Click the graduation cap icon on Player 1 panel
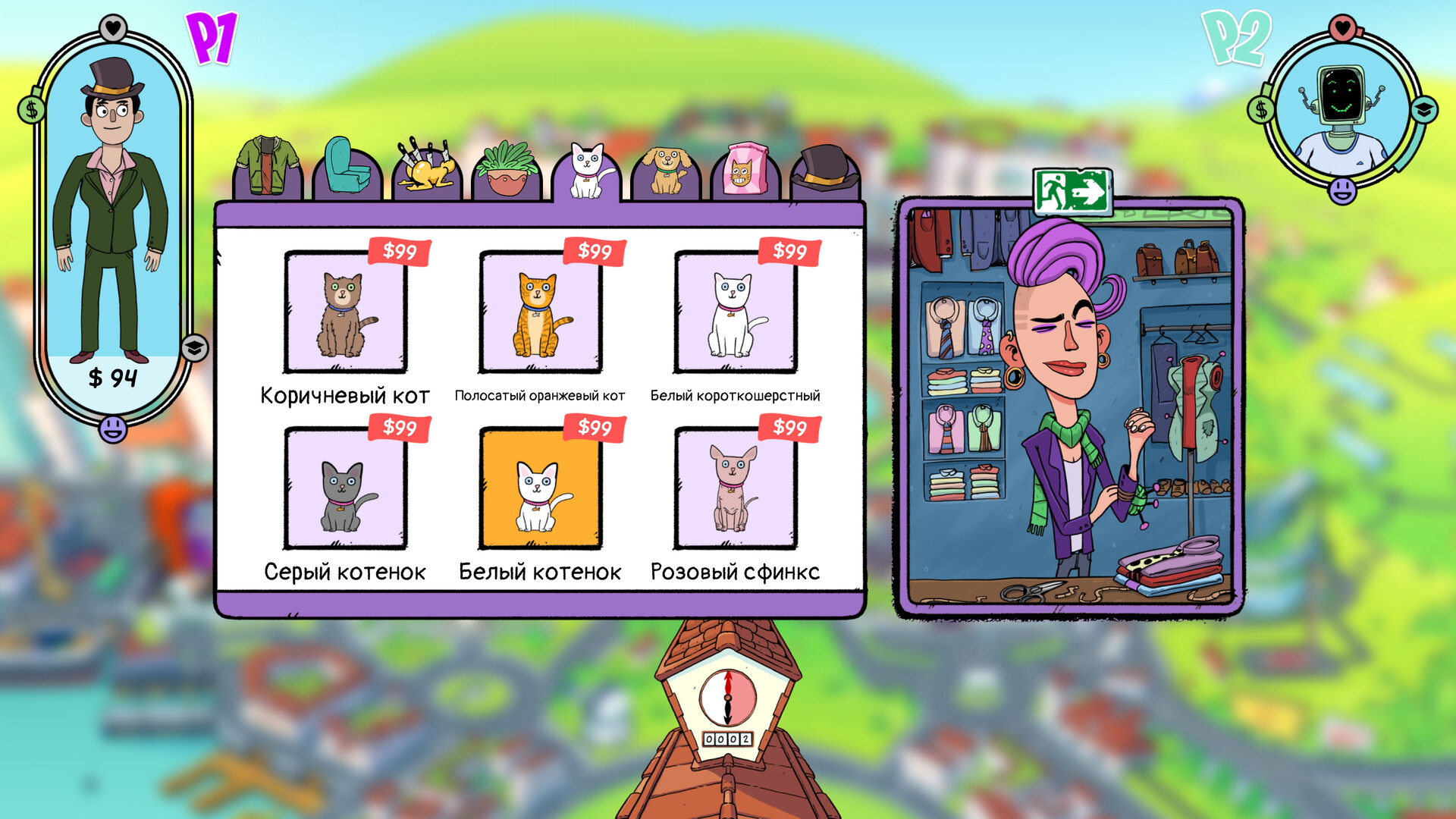 [x=194, y=349]
